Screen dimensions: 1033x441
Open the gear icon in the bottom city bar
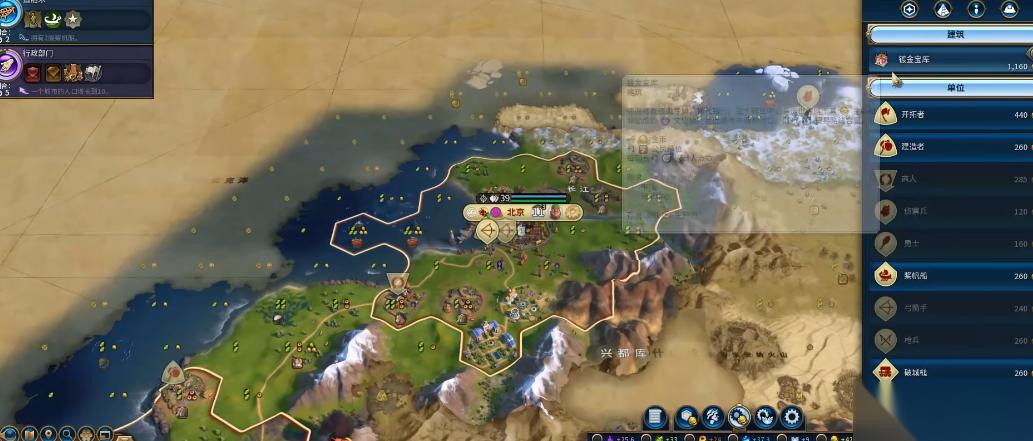[792, 418]
